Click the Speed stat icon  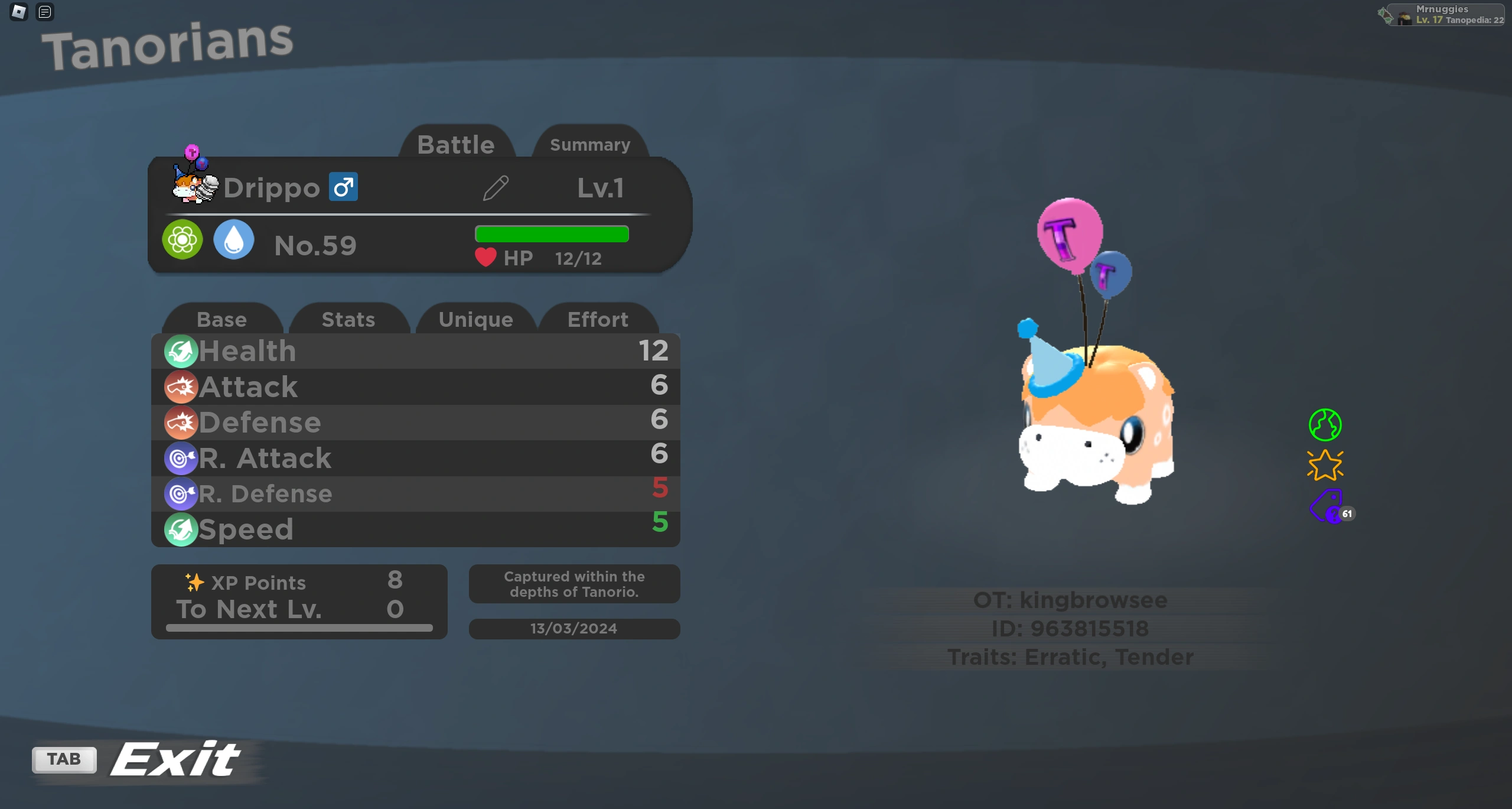[x=181, y=529]
